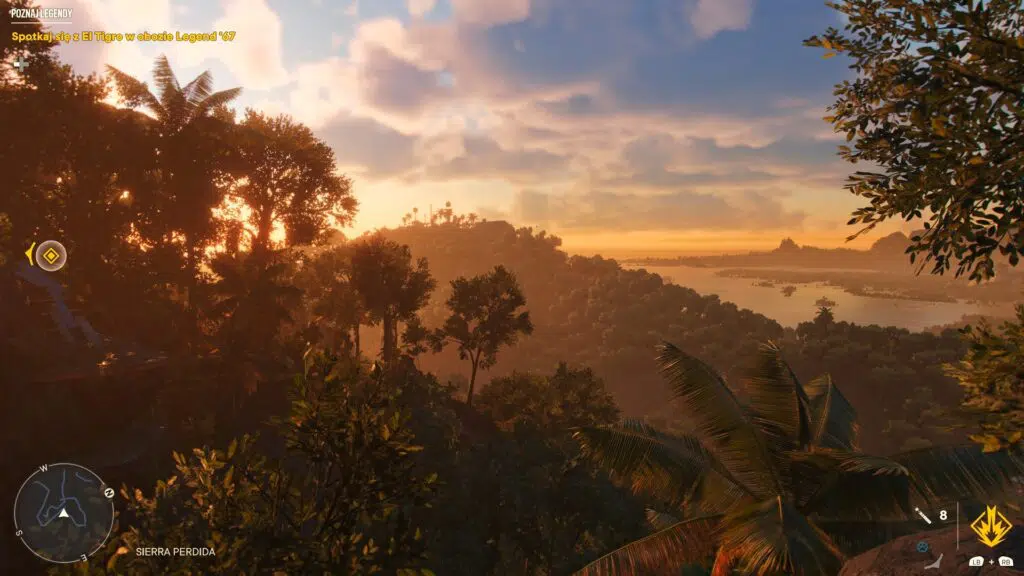
Task: Select the machete weapon icon
Action: [x=934, y=563]
